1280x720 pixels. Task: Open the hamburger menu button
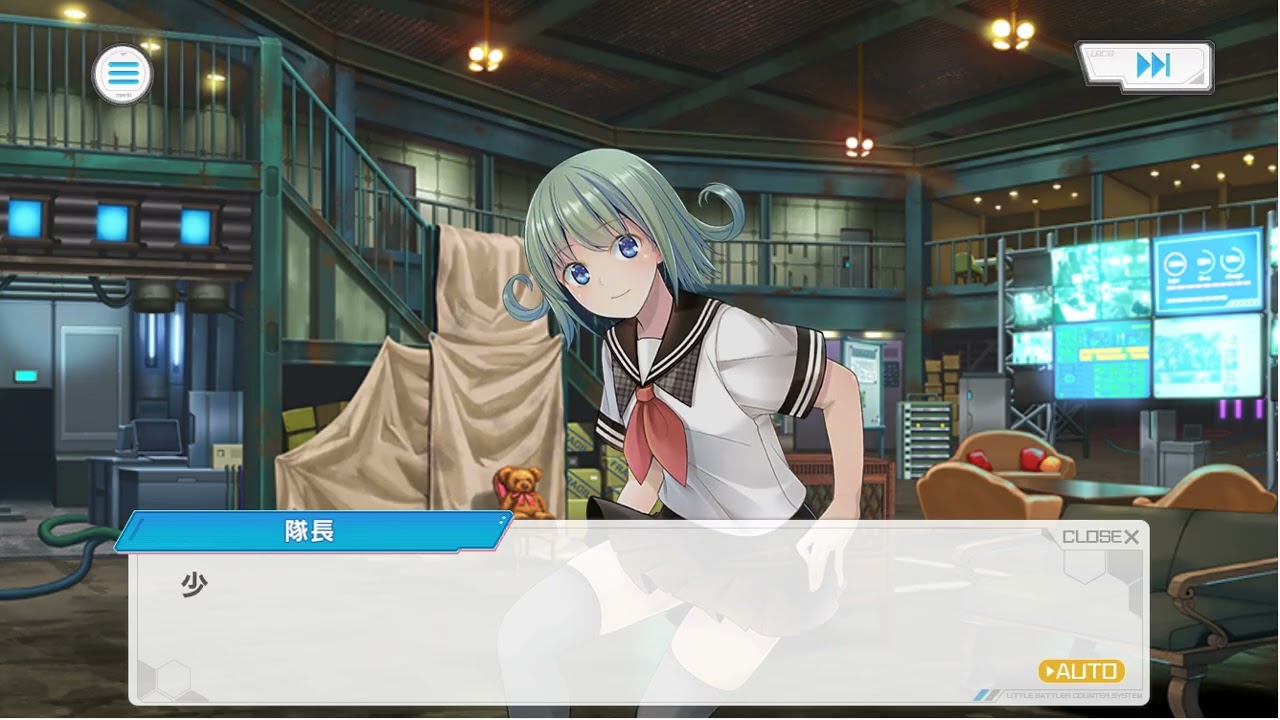[123, 74]
